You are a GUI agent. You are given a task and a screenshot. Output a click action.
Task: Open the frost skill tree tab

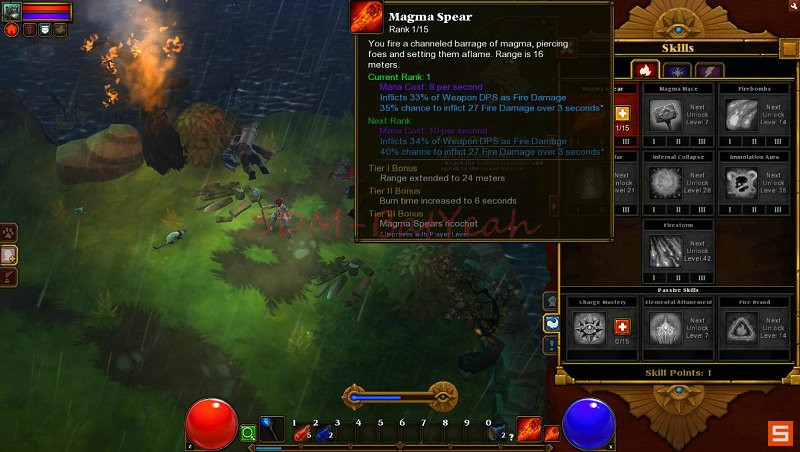(677, 70)
